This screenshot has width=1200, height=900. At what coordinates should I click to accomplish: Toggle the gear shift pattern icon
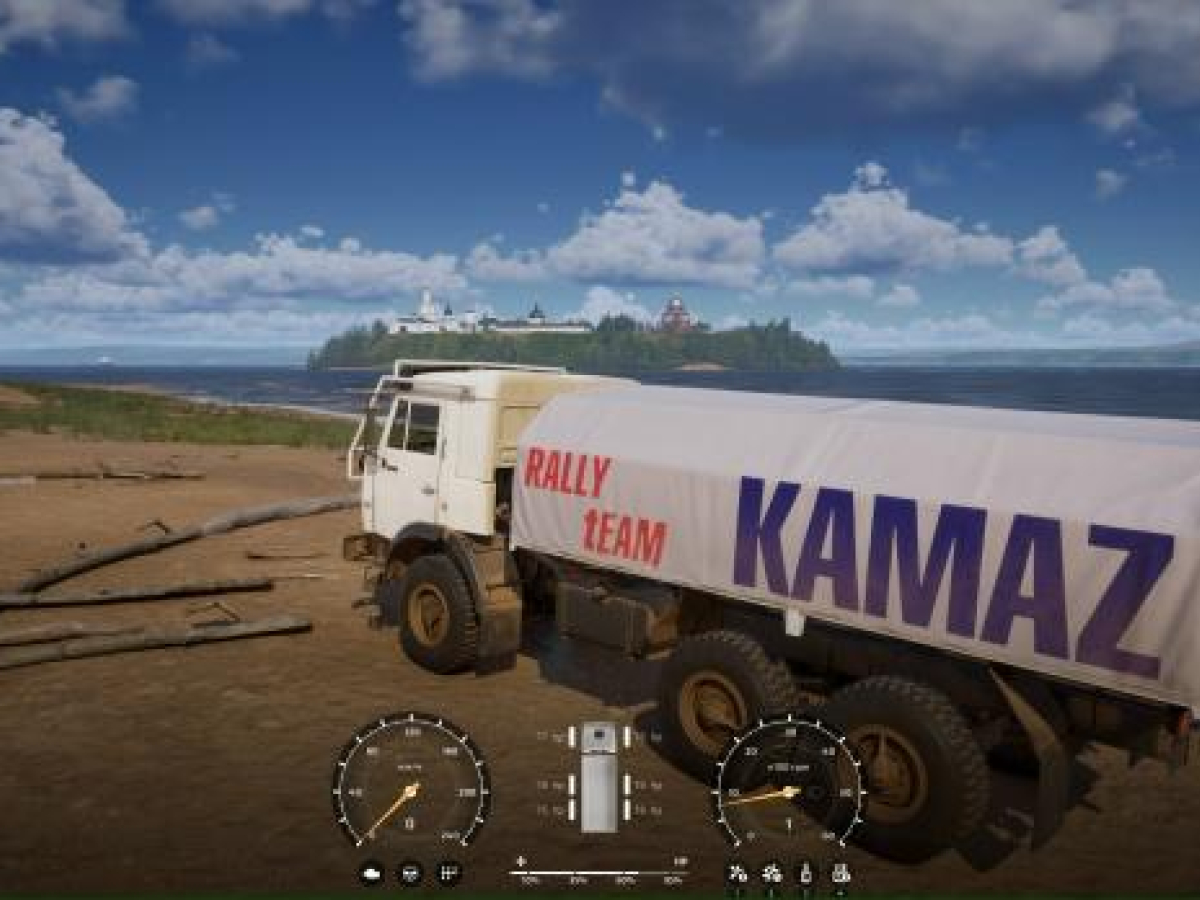(449, 873)
